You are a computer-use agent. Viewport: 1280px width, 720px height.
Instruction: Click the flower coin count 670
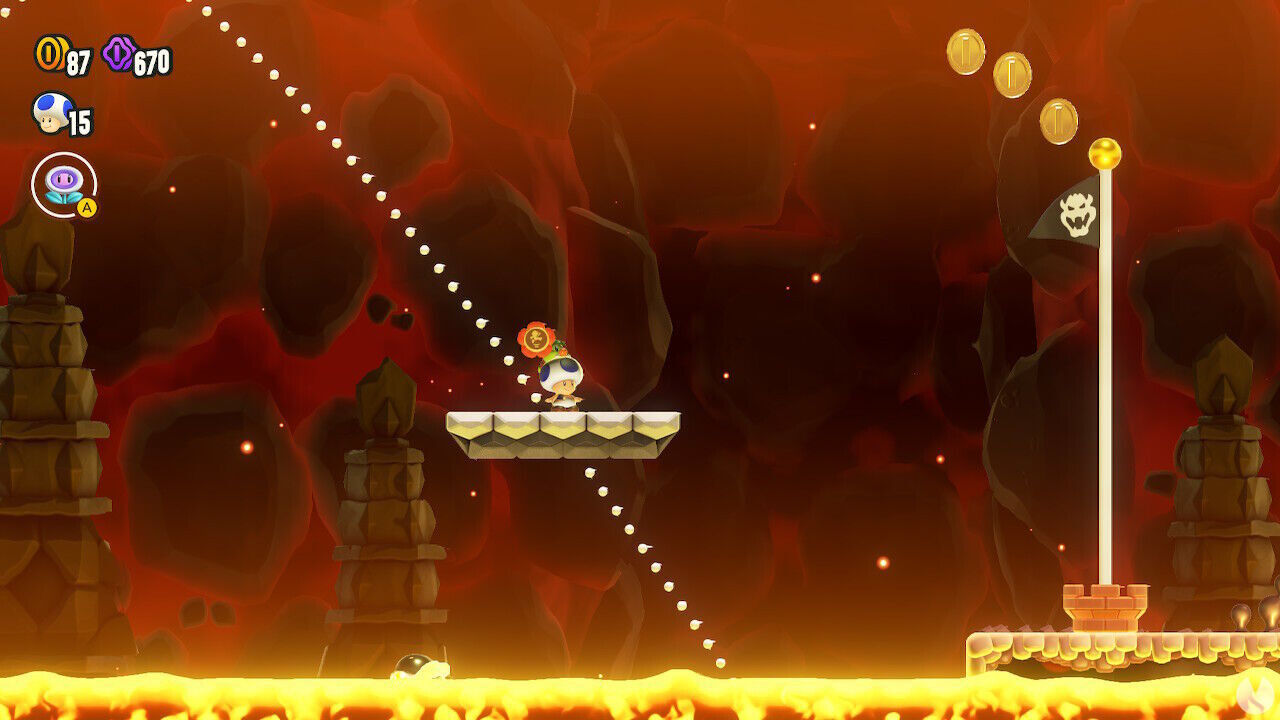[x=152, y=60]
